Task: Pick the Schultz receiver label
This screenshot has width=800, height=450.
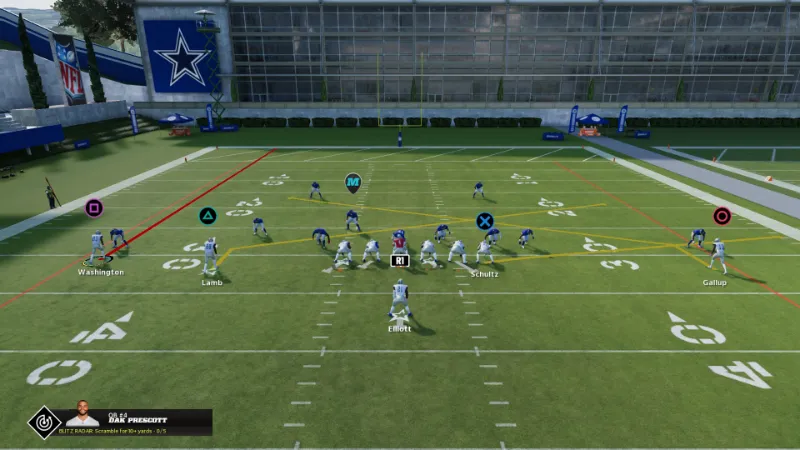Action: coord(484,273)
